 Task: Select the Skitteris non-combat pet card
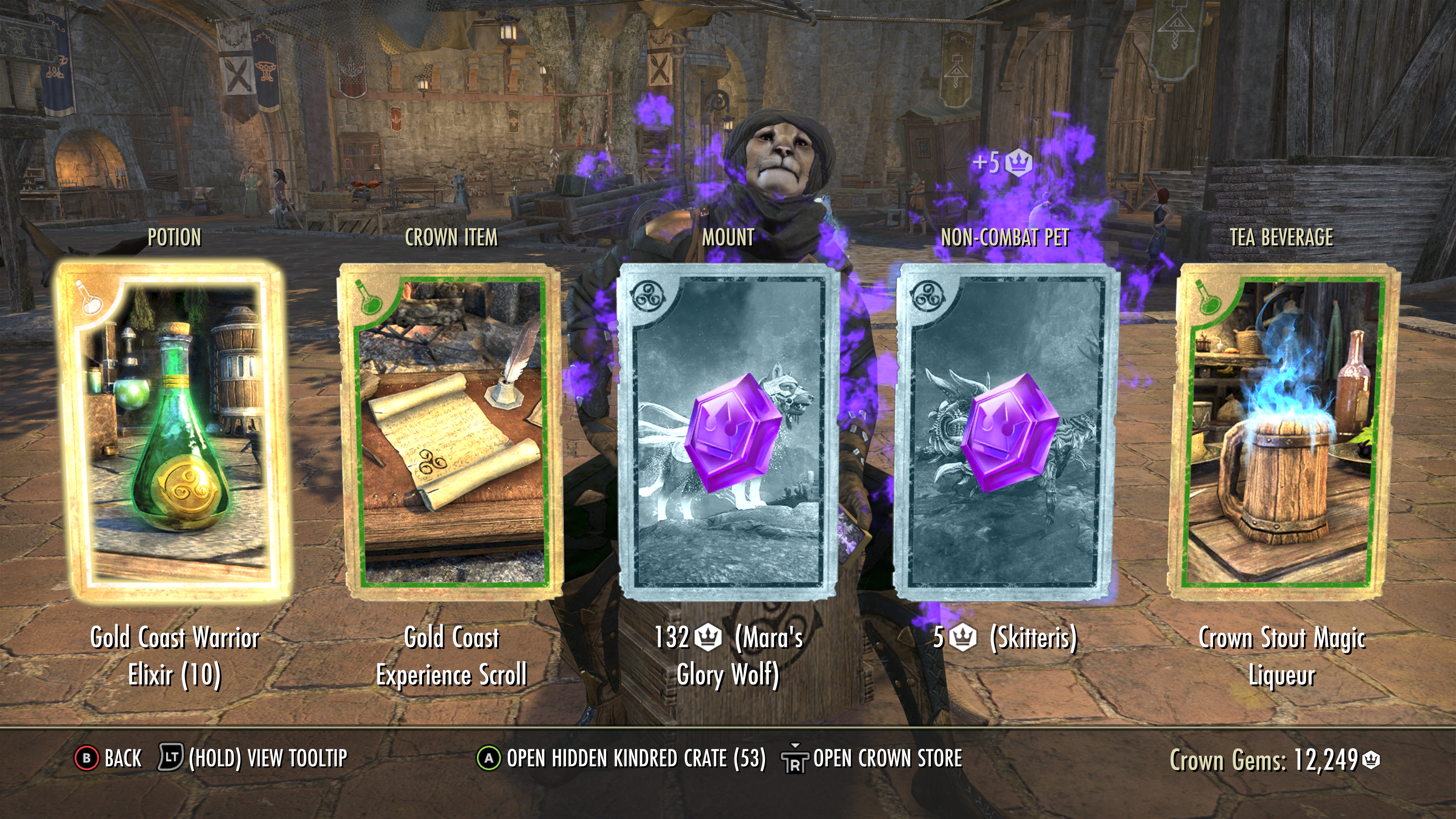(x=1006, y=432)
